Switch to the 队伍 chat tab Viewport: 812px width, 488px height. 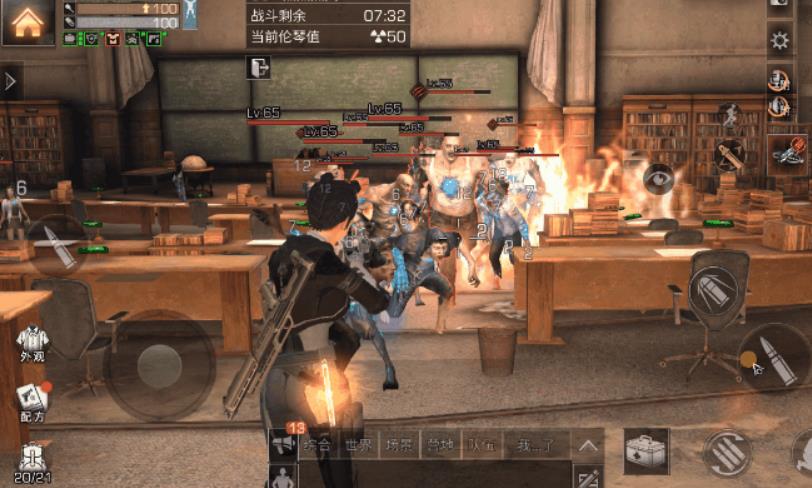[480, 445]
